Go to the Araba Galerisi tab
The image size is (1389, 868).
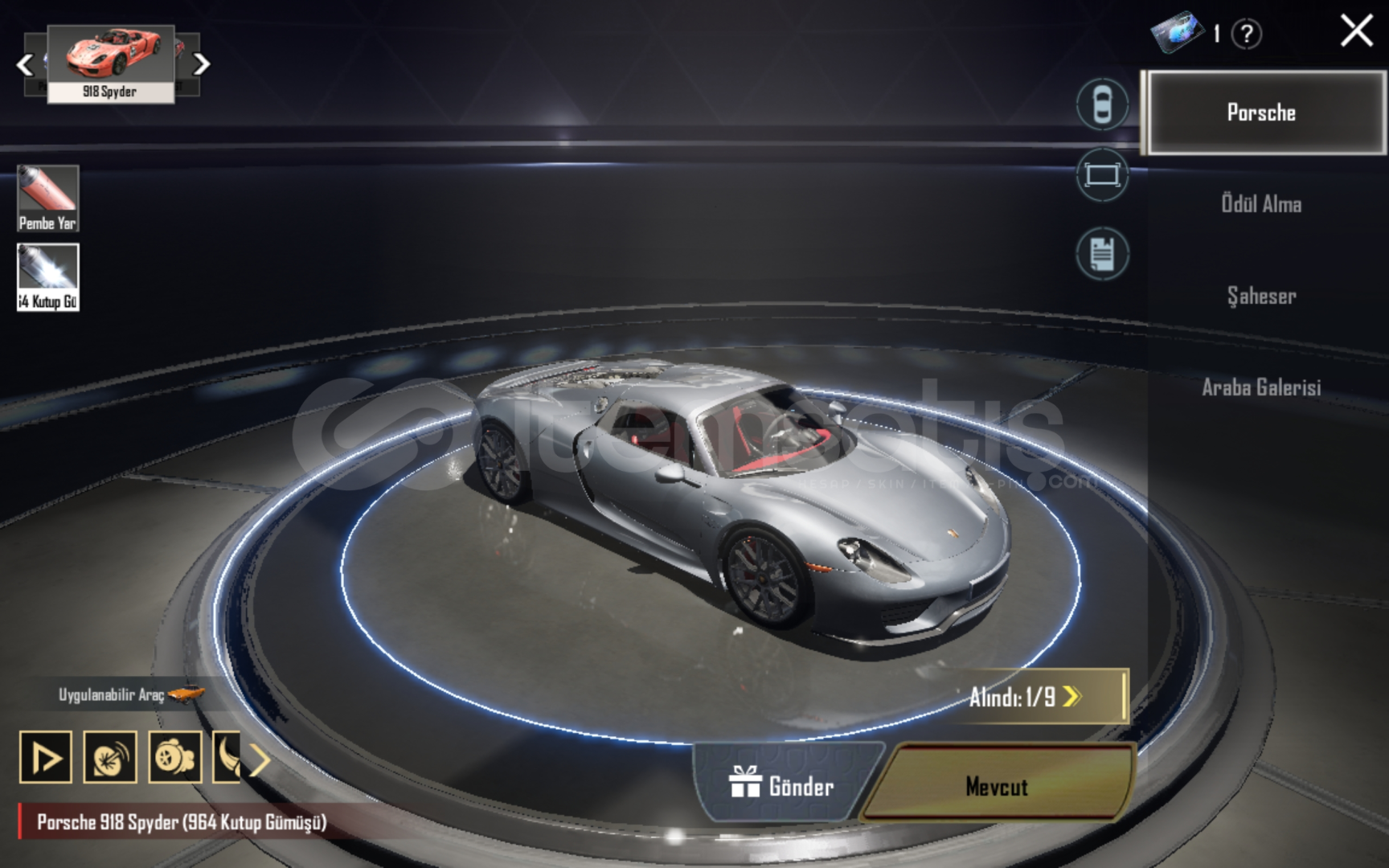pyautogui.click(x=1261, y=387)
